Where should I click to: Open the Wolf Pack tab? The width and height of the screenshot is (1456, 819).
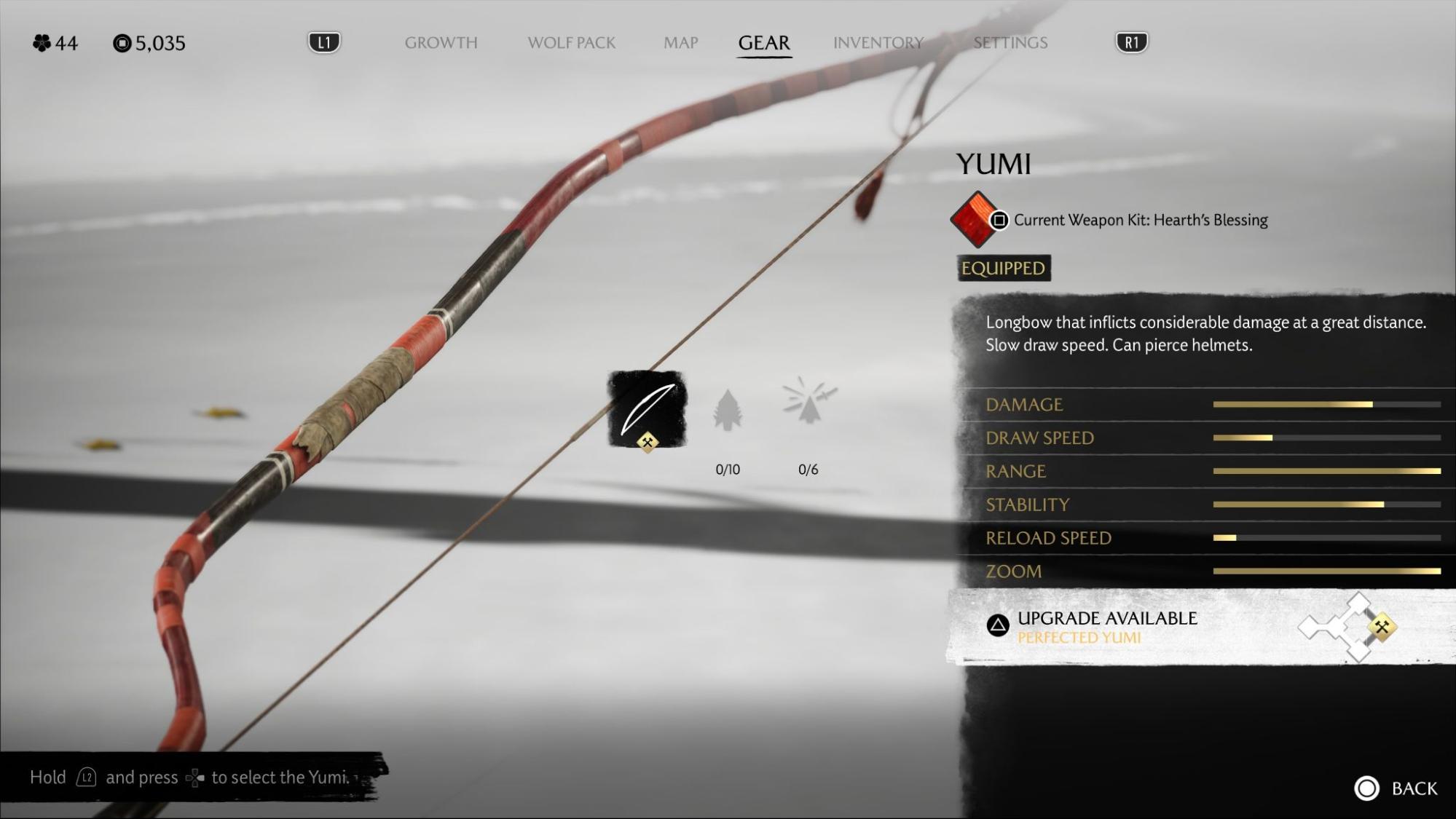tap(571, 43)
